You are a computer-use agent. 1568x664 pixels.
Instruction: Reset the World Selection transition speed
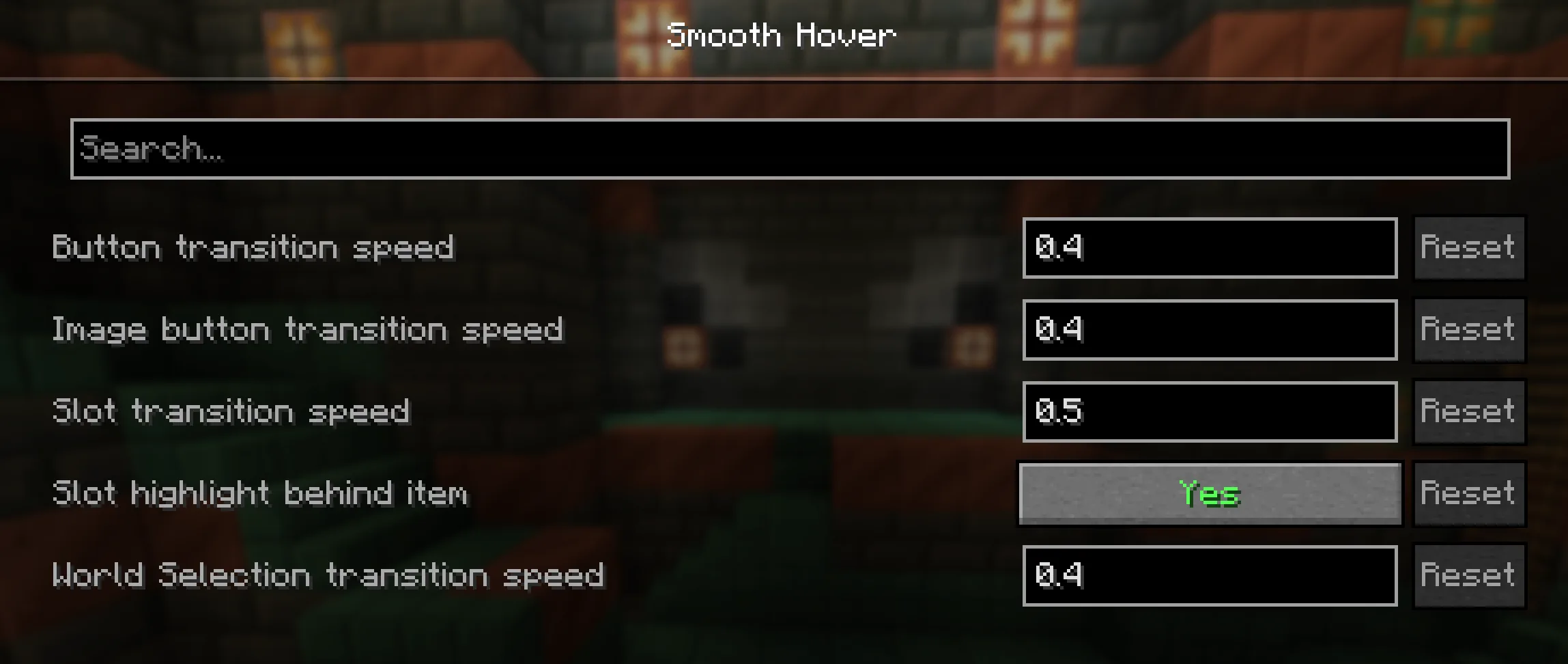tap(1468, 575)
